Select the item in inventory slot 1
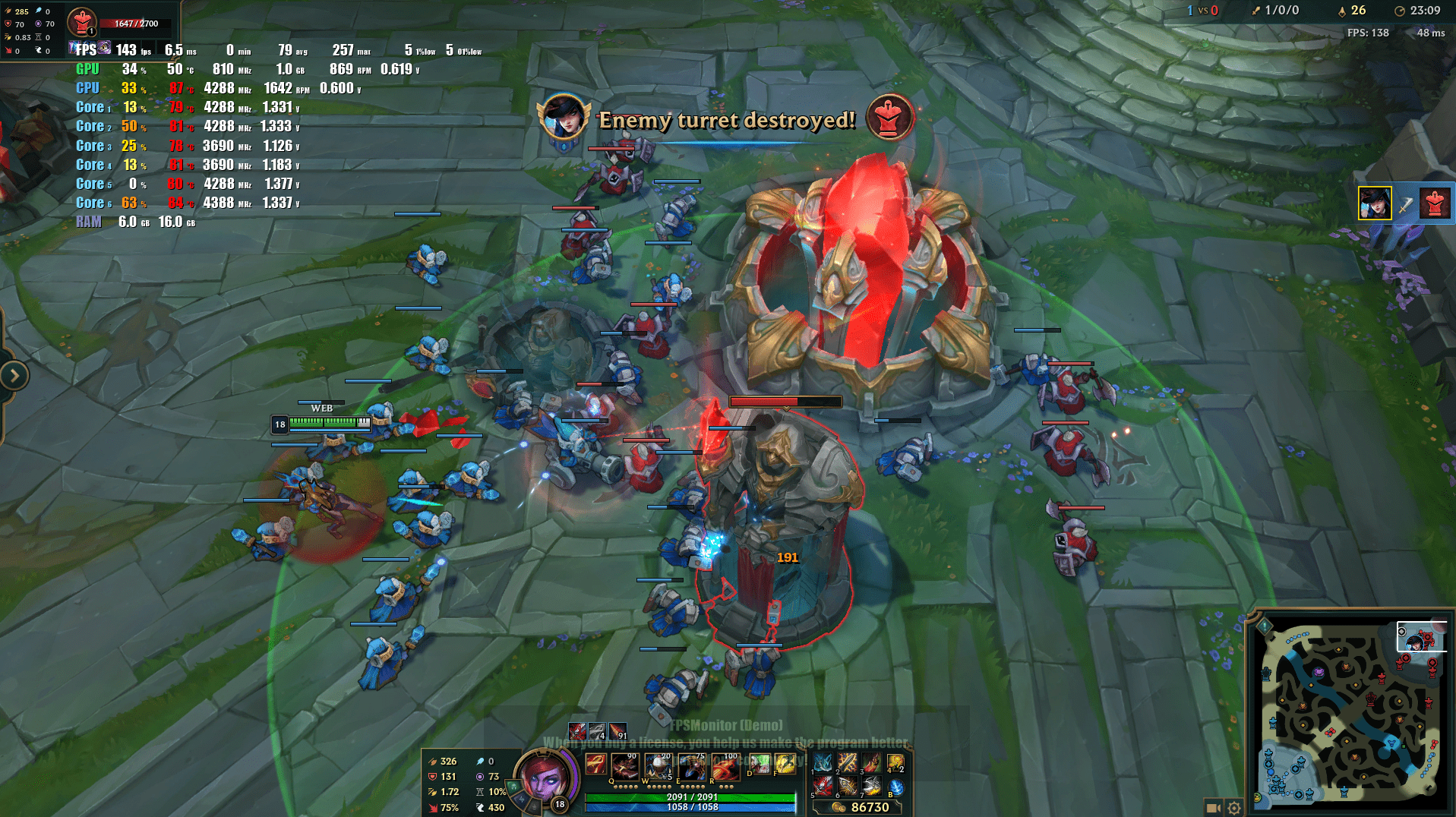Viewport: 1456px width, 817px height. (823, 762)
